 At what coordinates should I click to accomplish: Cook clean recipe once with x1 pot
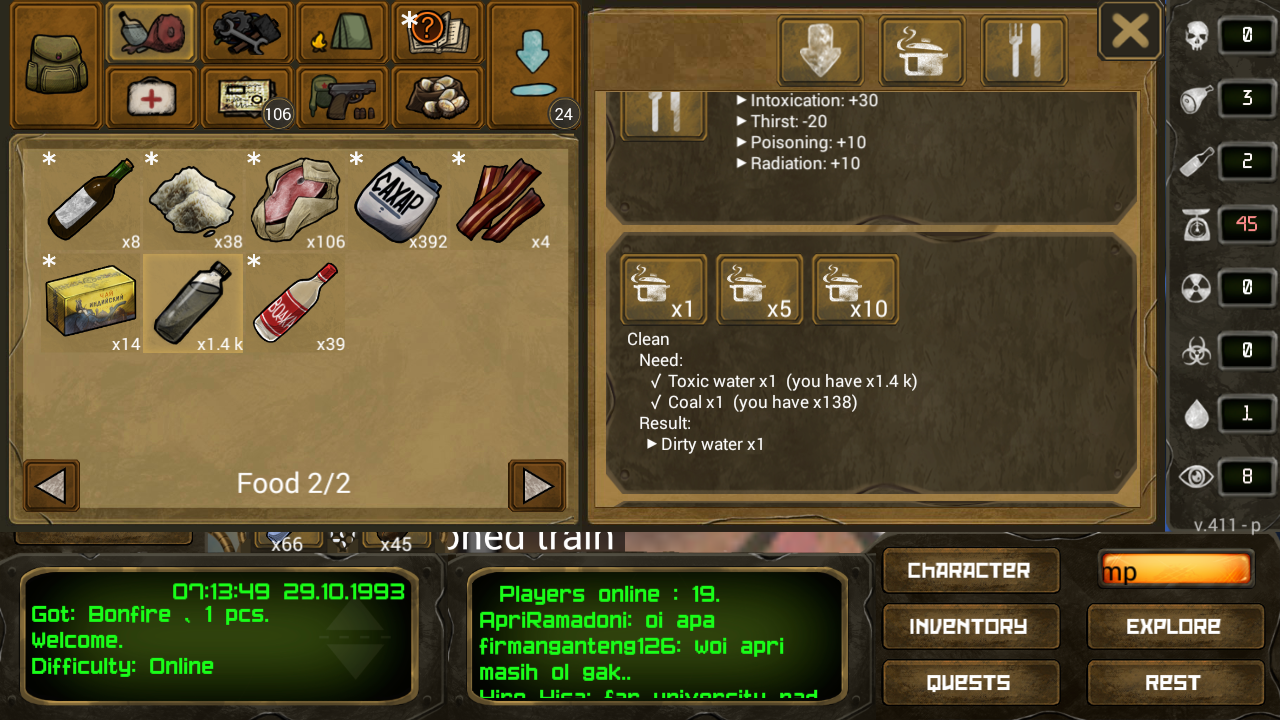coord(663,290)
